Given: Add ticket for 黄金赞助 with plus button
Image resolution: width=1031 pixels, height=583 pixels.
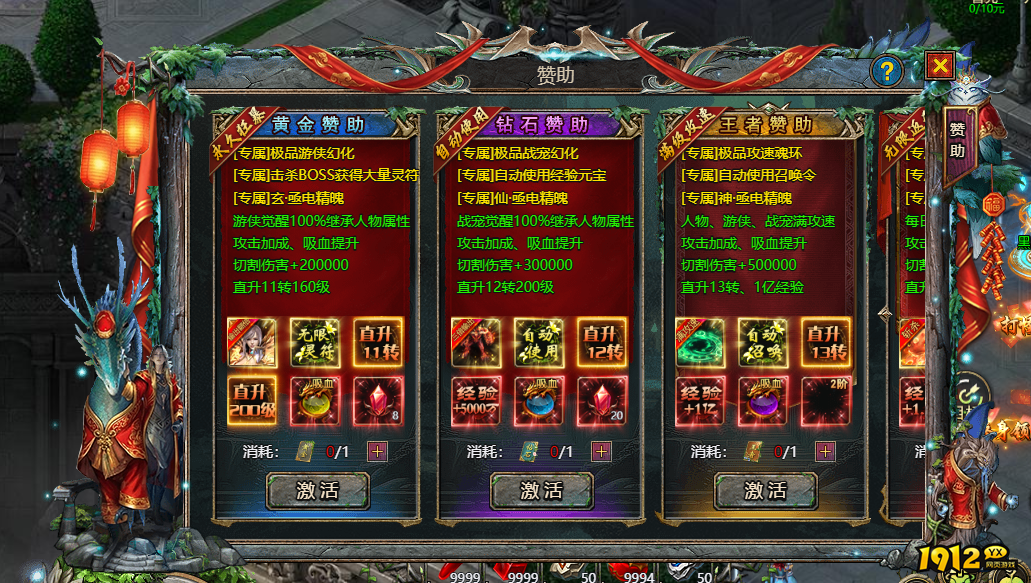Looking at the screenshot, I should pyautogui.click(x=377, y=451).
